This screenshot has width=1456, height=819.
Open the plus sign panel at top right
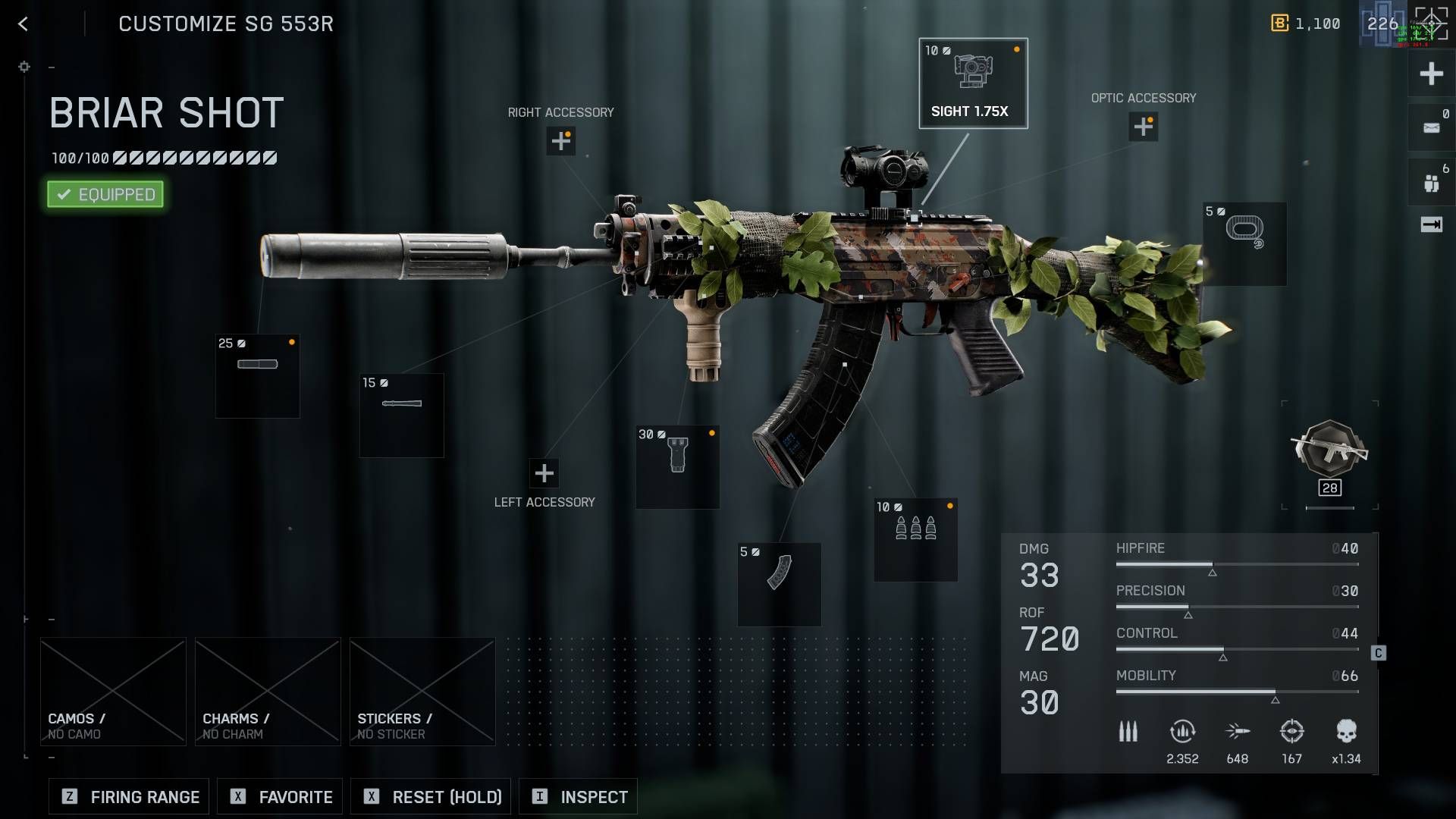(x=1430, y=74)
